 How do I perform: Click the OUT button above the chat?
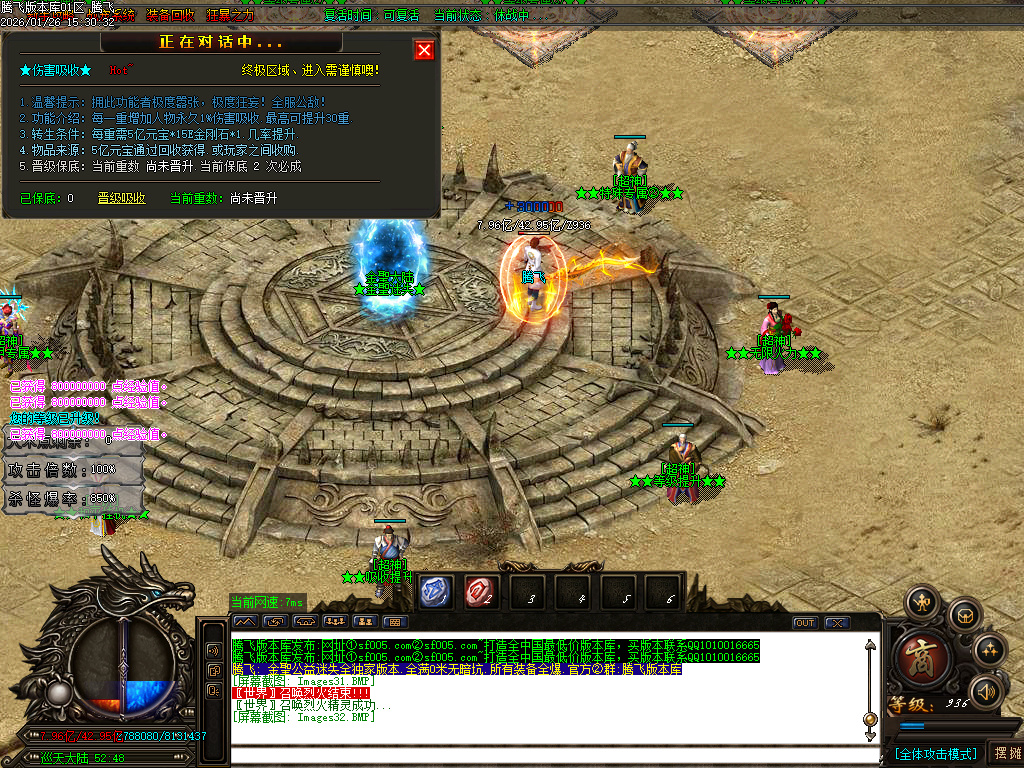coord(805,623)
